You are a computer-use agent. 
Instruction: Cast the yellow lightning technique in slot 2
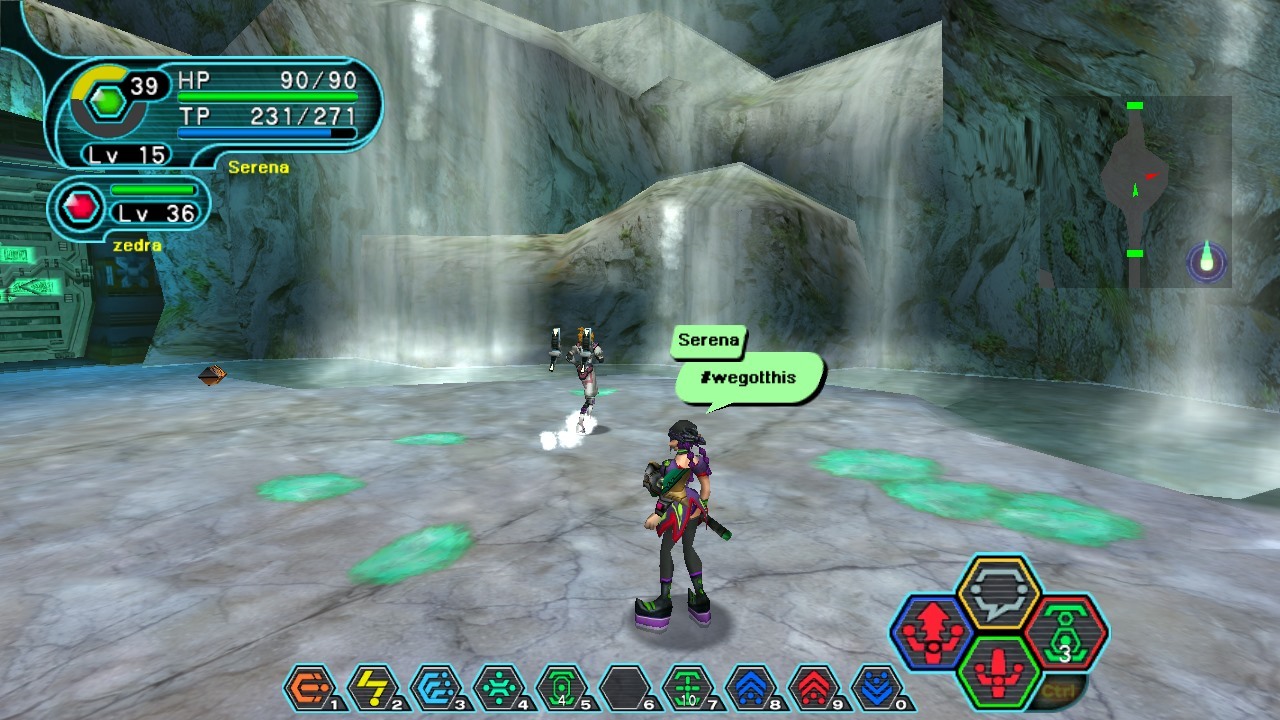[x=372, y=688]
